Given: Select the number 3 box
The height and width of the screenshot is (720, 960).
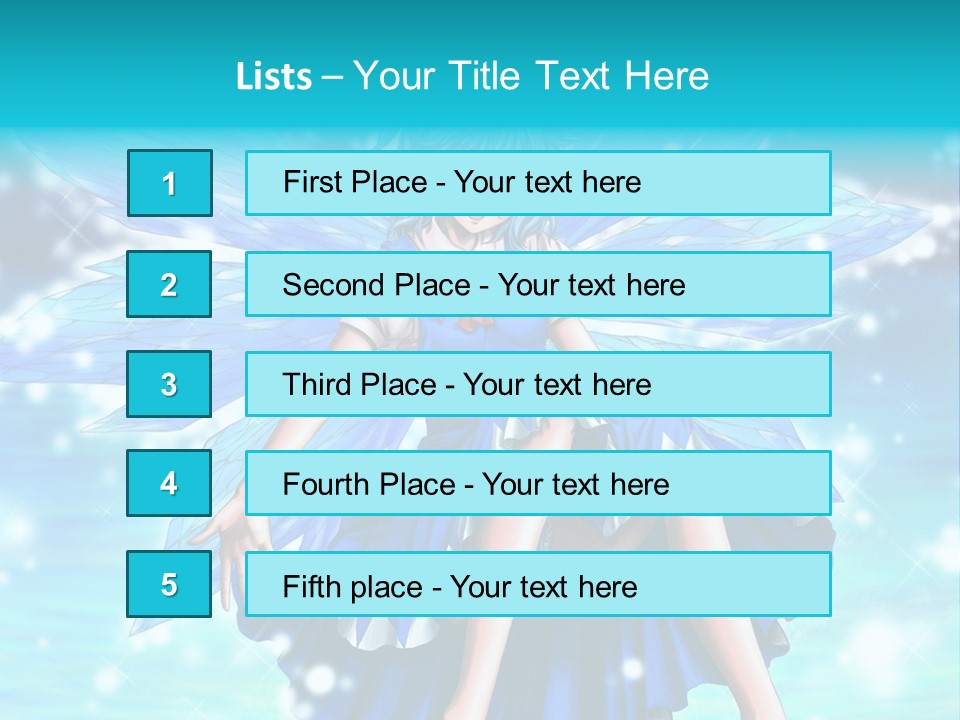Looking at the screenshot, I should (169, 384).
